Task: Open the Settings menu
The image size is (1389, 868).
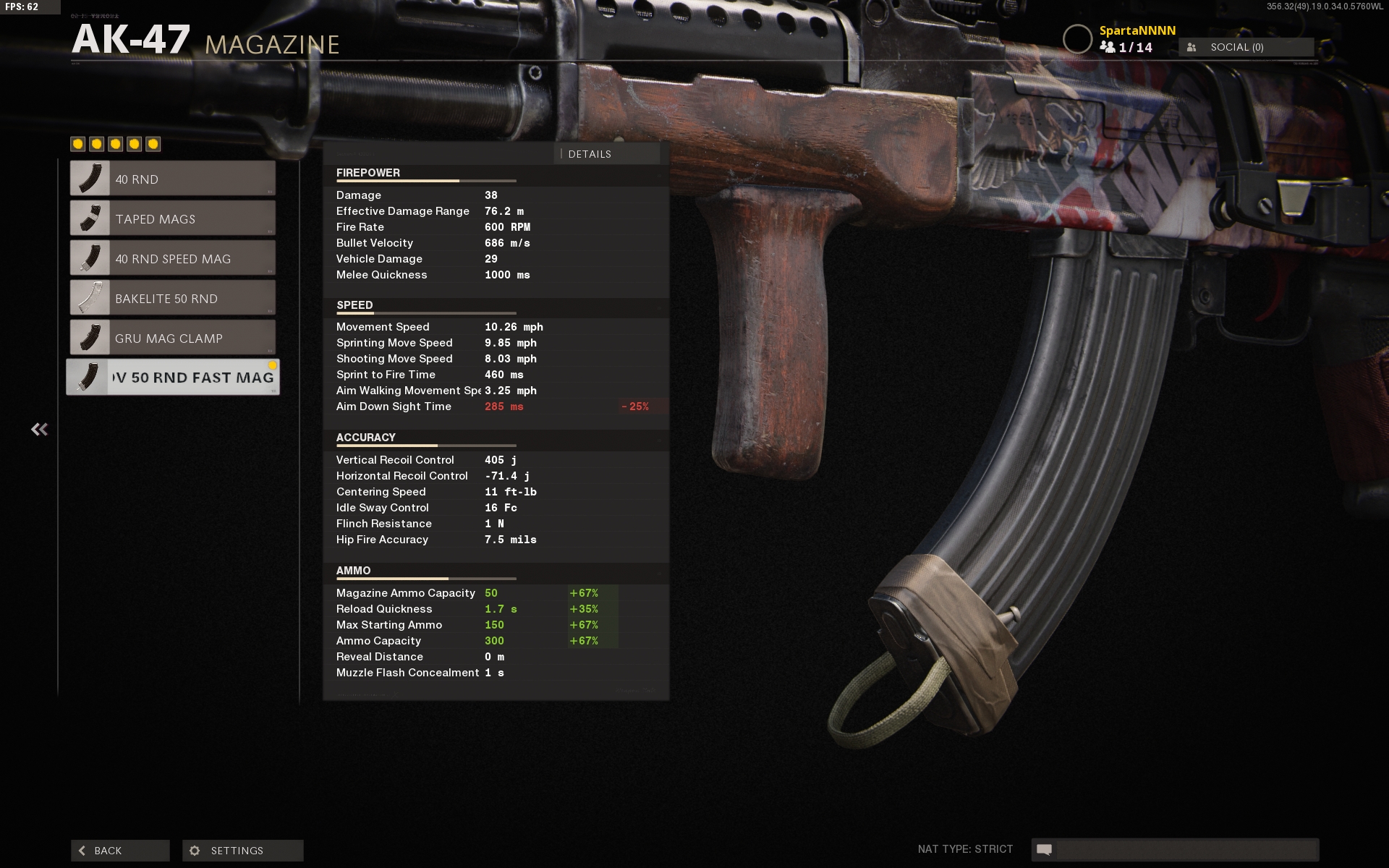Action: (242, 851)
